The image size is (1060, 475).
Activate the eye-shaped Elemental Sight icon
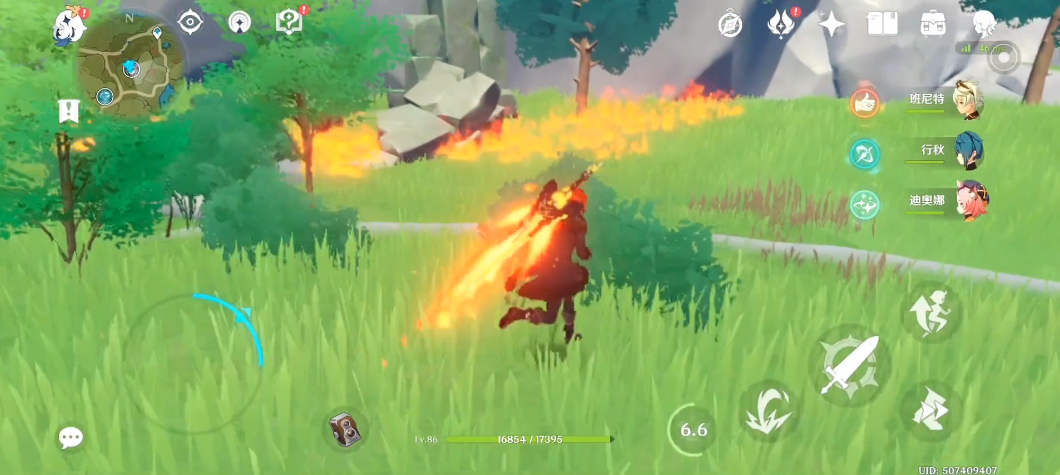click(190, 21)
